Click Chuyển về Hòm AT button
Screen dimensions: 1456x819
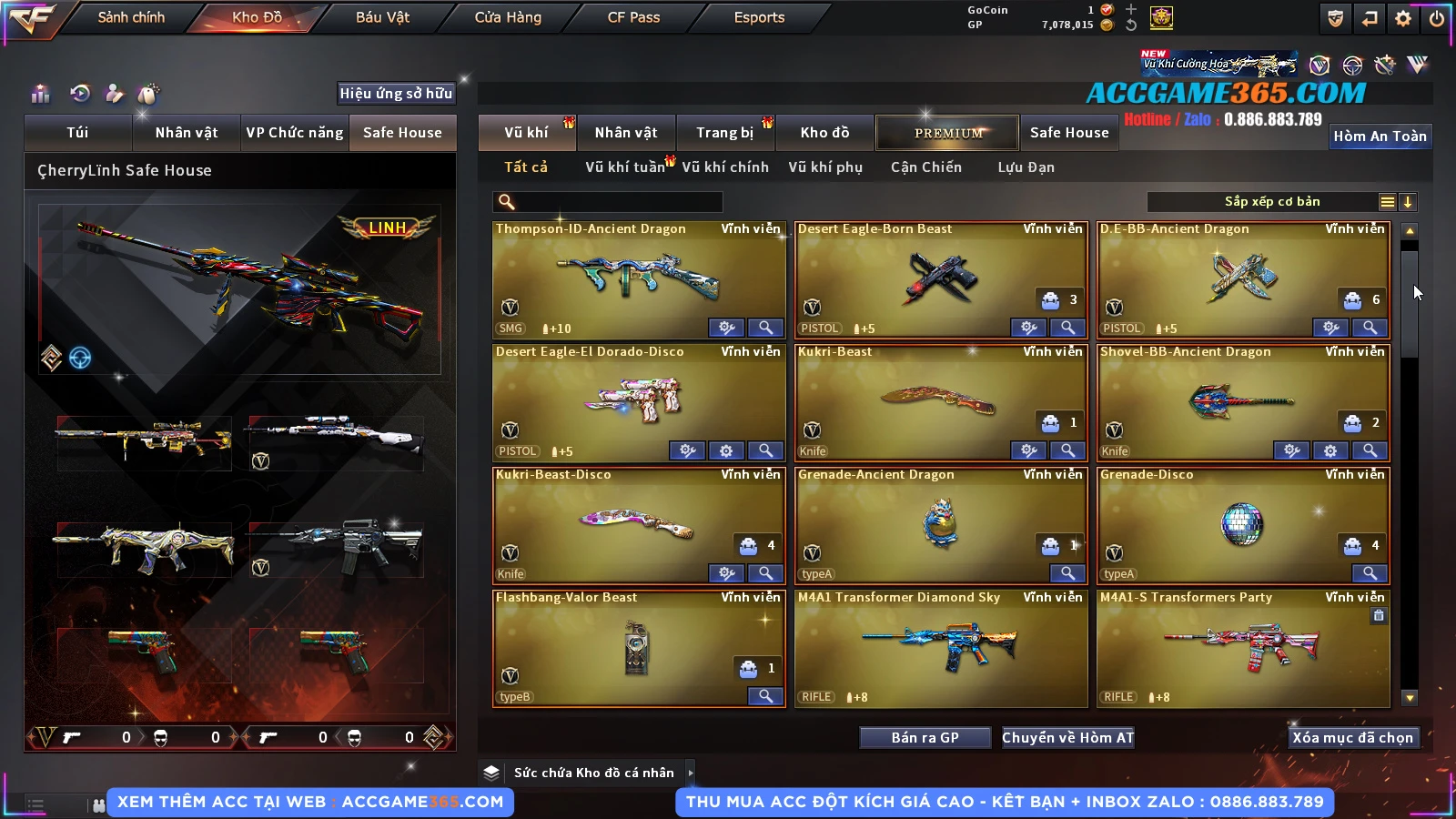coord(1068,738)
